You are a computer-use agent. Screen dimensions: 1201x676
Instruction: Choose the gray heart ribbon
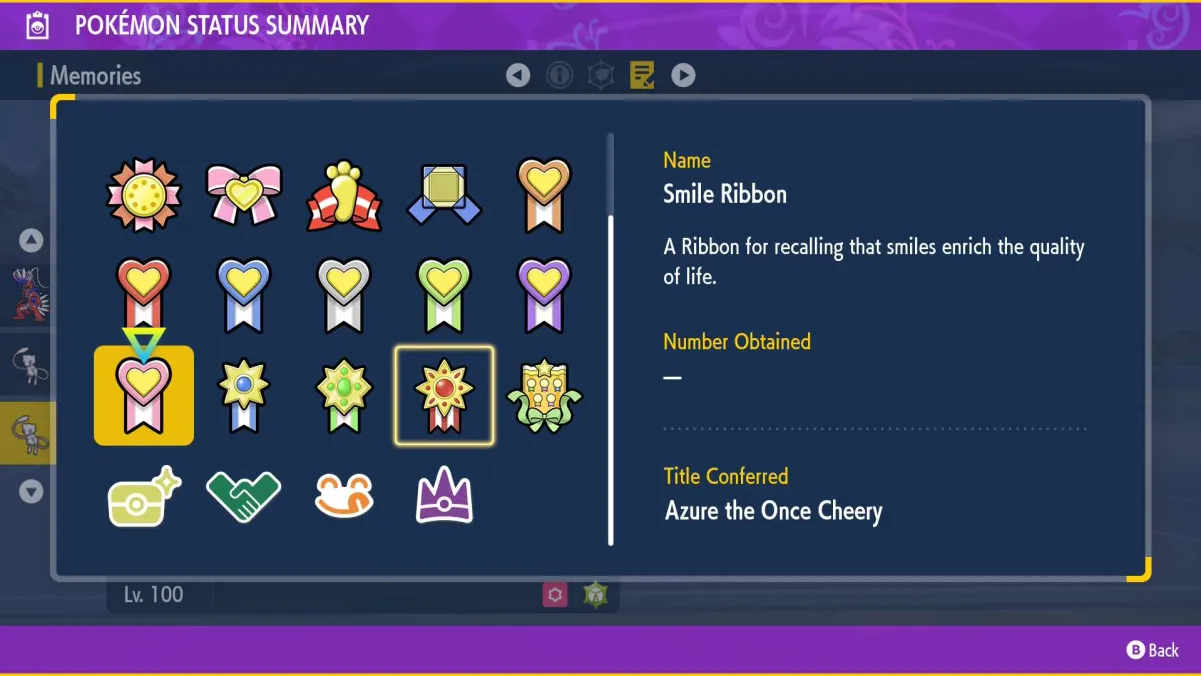[x=344, y=295]
